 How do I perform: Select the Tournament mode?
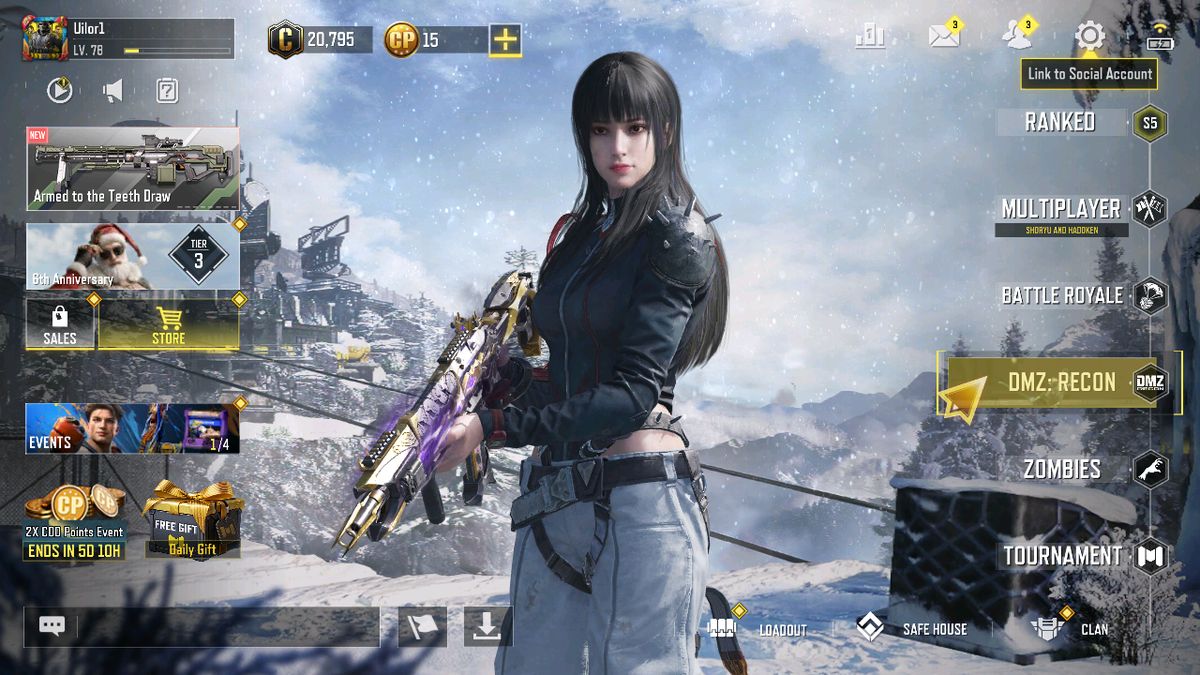click(1062, 556)
